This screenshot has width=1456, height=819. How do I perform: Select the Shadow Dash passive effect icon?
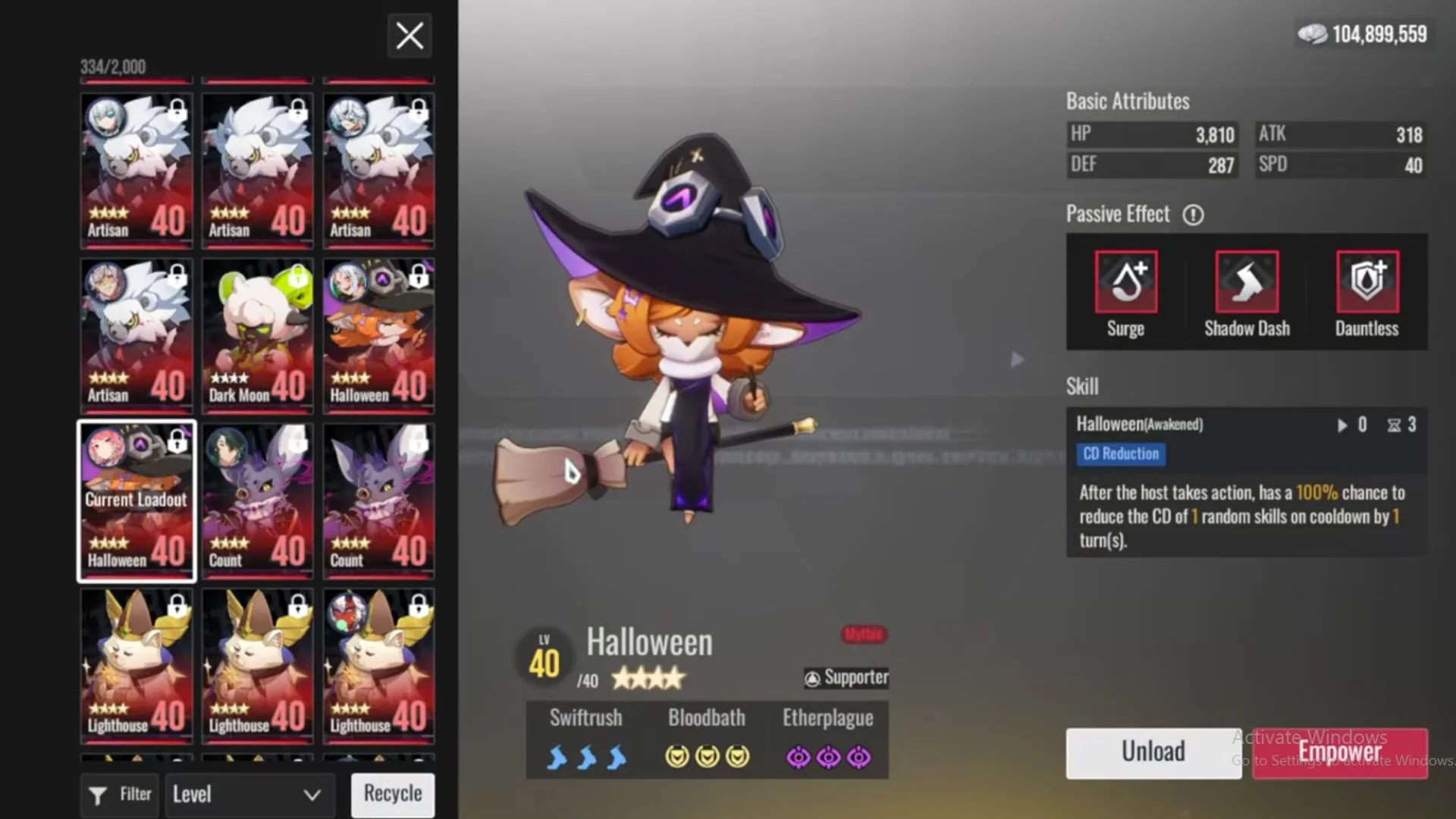[x=1247, y=281]
